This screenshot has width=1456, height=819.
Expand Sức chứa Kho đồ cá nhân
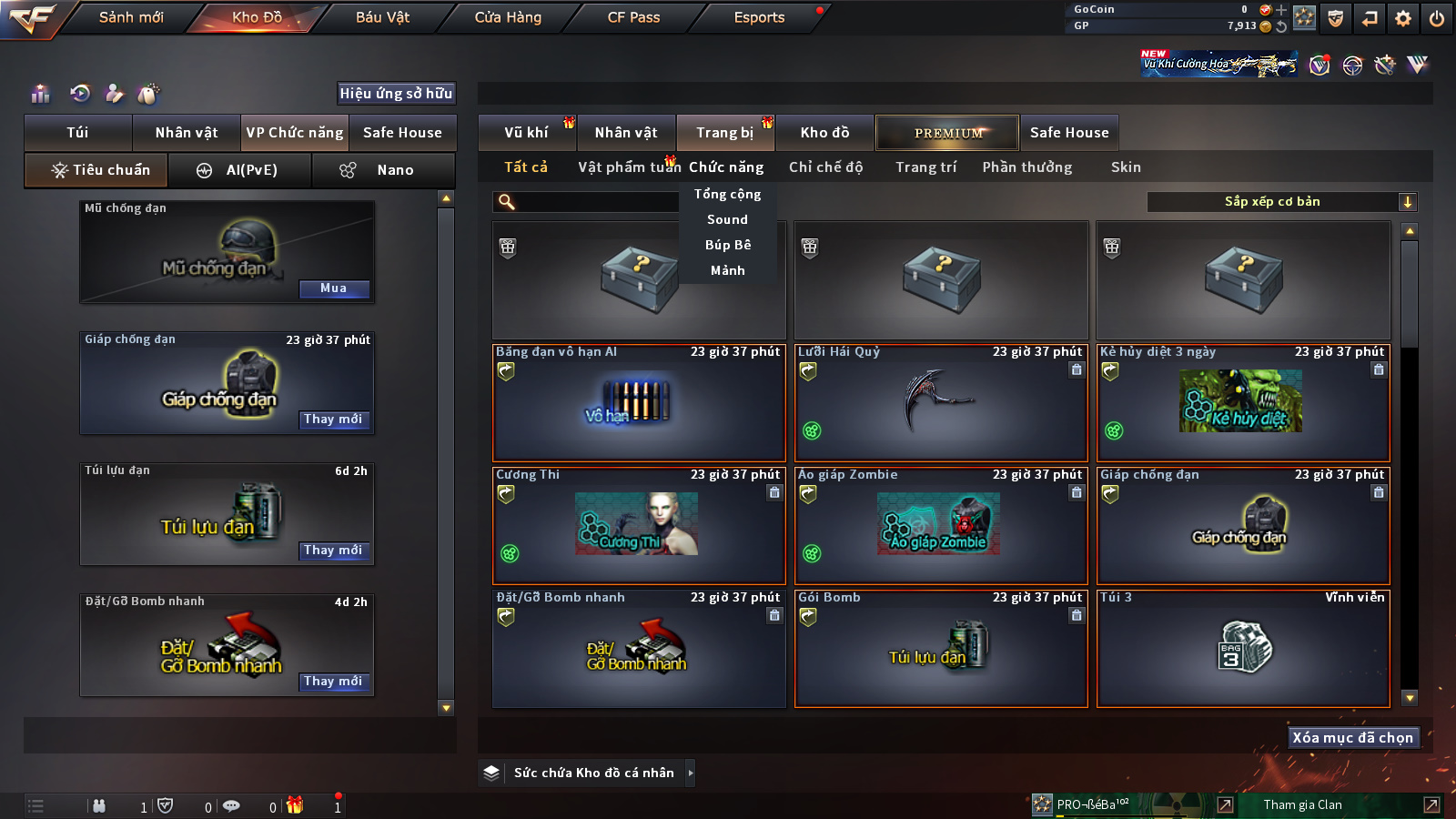(x=593, y=773)
